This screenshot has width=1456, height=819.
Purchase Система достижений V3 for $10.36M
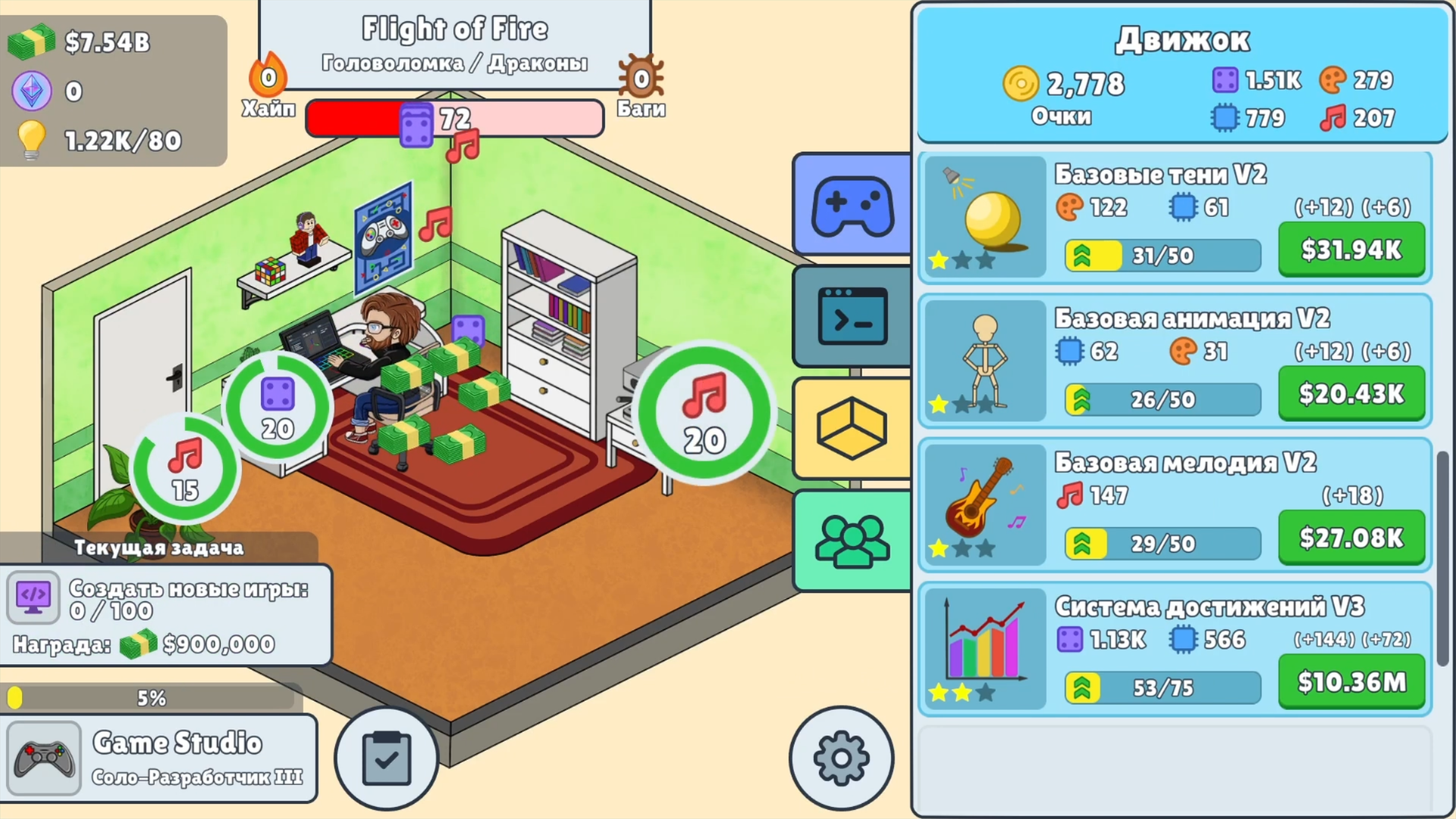(1351, 682)
